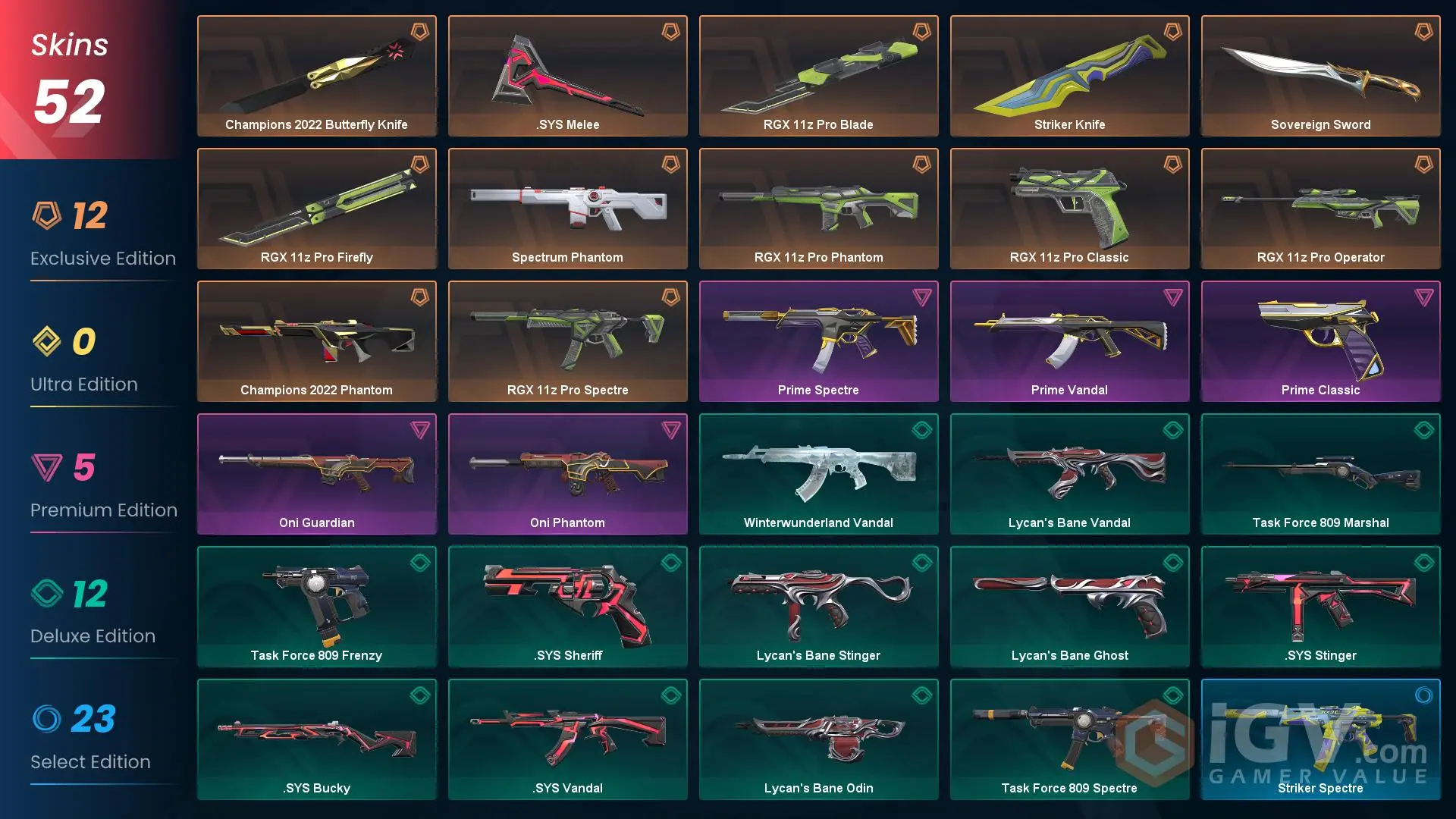The image size is (1456, 819).
Task: Pick the Lycan's Bane Ghost skin
Action: 1069,607
